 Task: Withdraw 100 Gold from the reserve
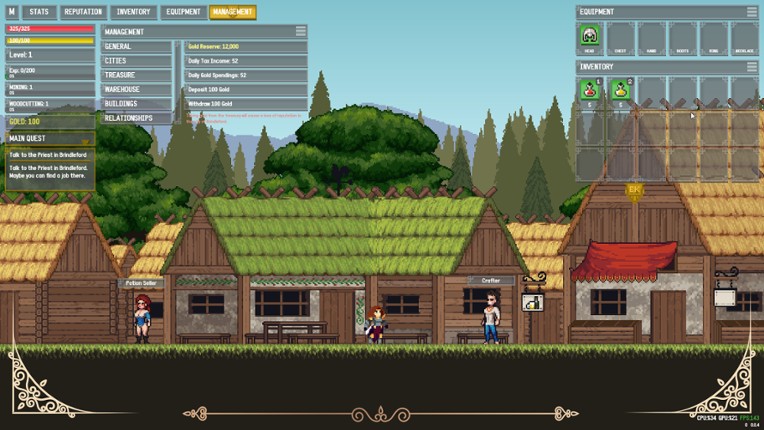pos(245,103)
